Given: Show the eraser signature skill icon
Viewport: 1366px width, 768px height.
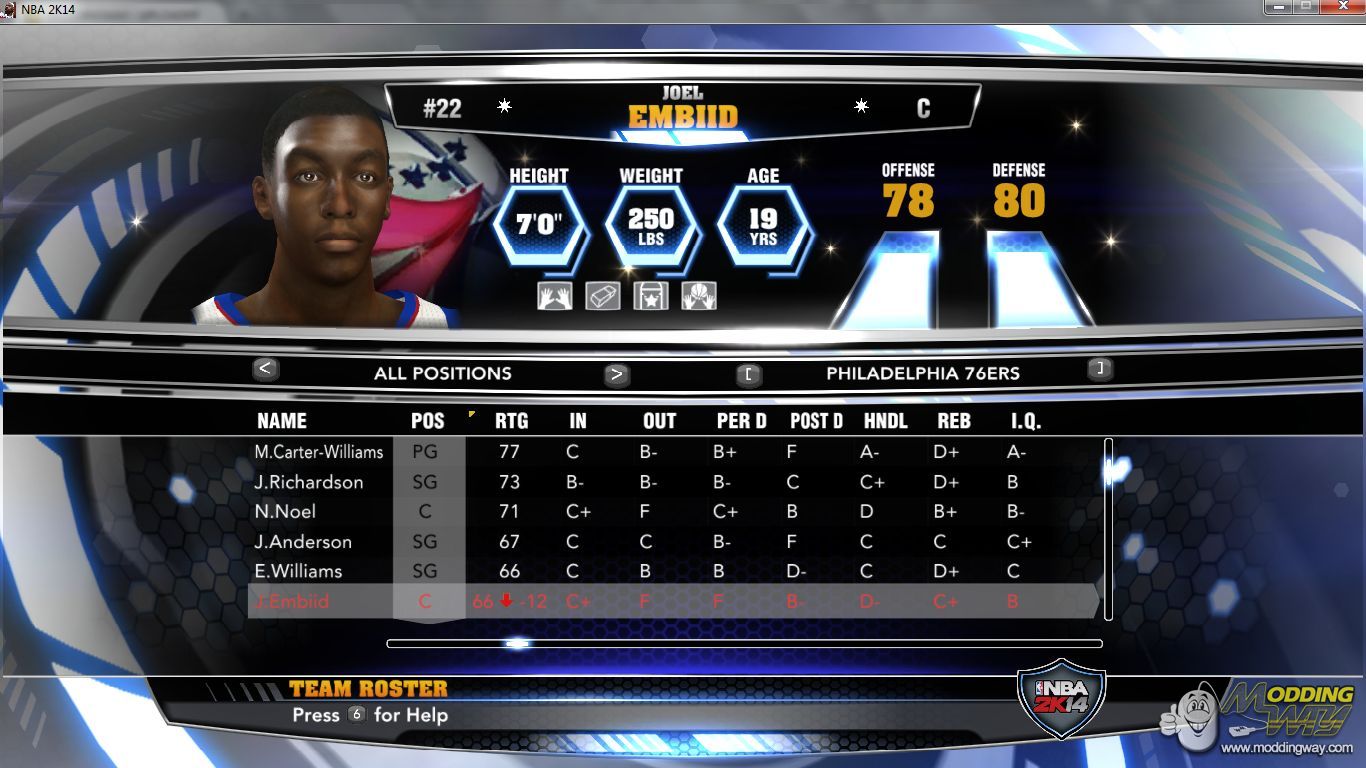Looking at the screenshot, I should tap(603, 296).
